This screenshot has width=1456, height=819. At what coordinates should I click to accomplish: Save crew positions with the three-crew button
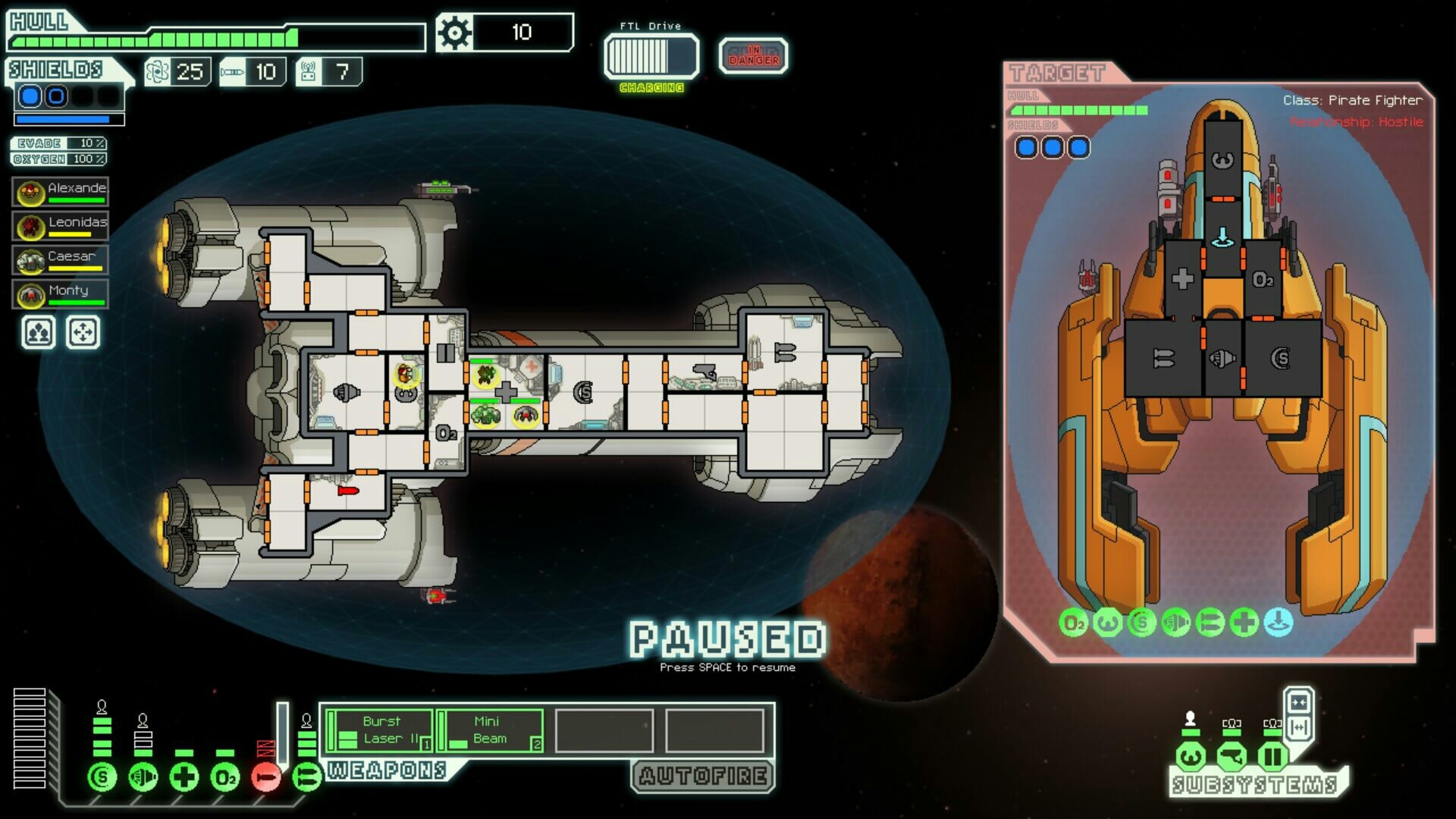tap(39, 333)
